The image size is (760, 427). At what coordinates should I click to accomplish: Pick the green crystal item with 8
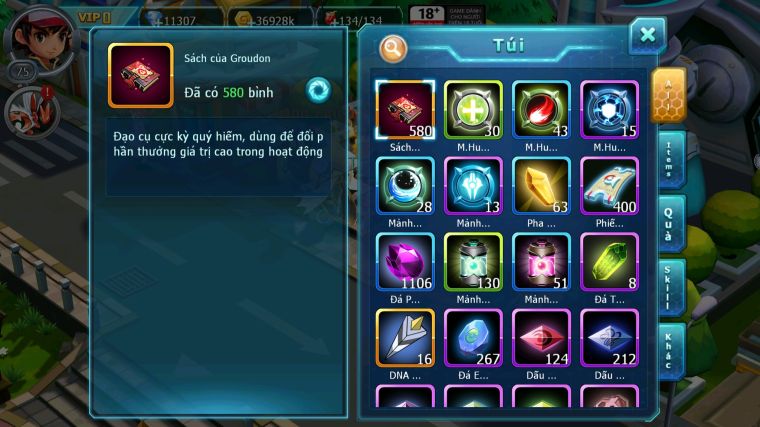point(609,262)
